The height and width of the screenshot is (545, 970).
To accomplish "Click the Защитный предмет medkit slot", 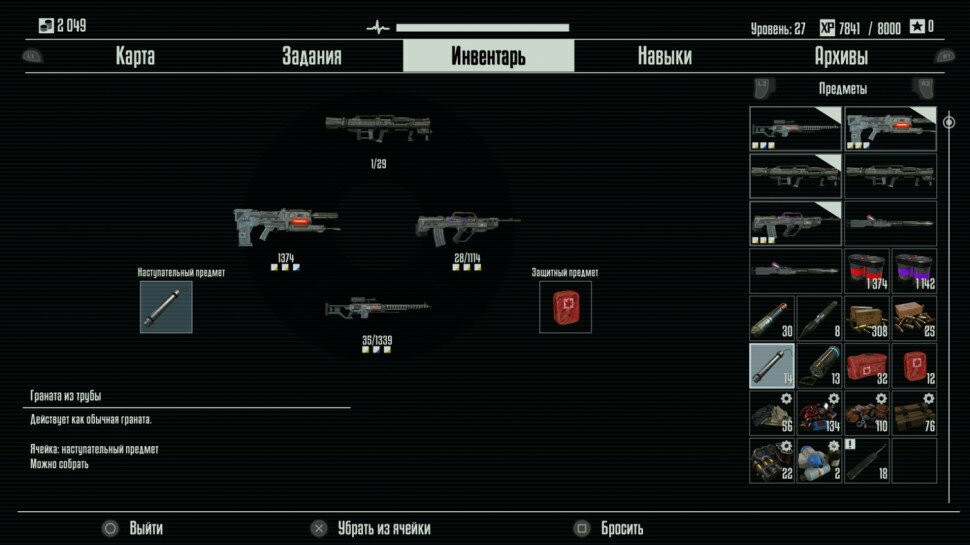I will (565, 307).
